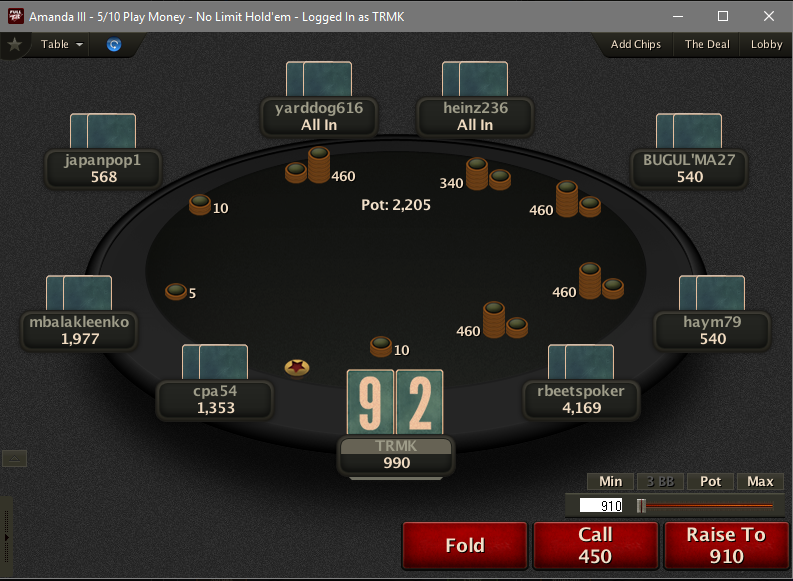The width and height of the screenshot is (793, 581).
Task: Click the favorite star icon
Action: tap(14, 44)
